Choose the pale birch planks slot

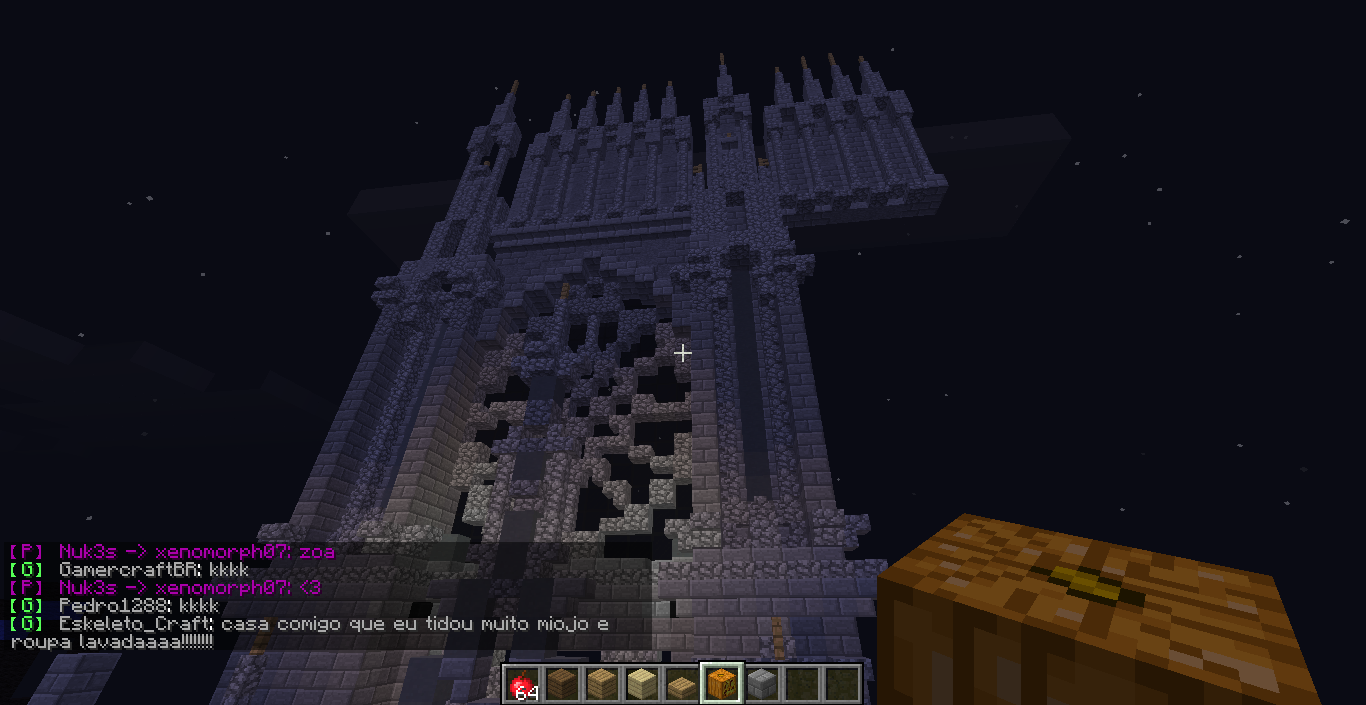(x=641, y=685)
